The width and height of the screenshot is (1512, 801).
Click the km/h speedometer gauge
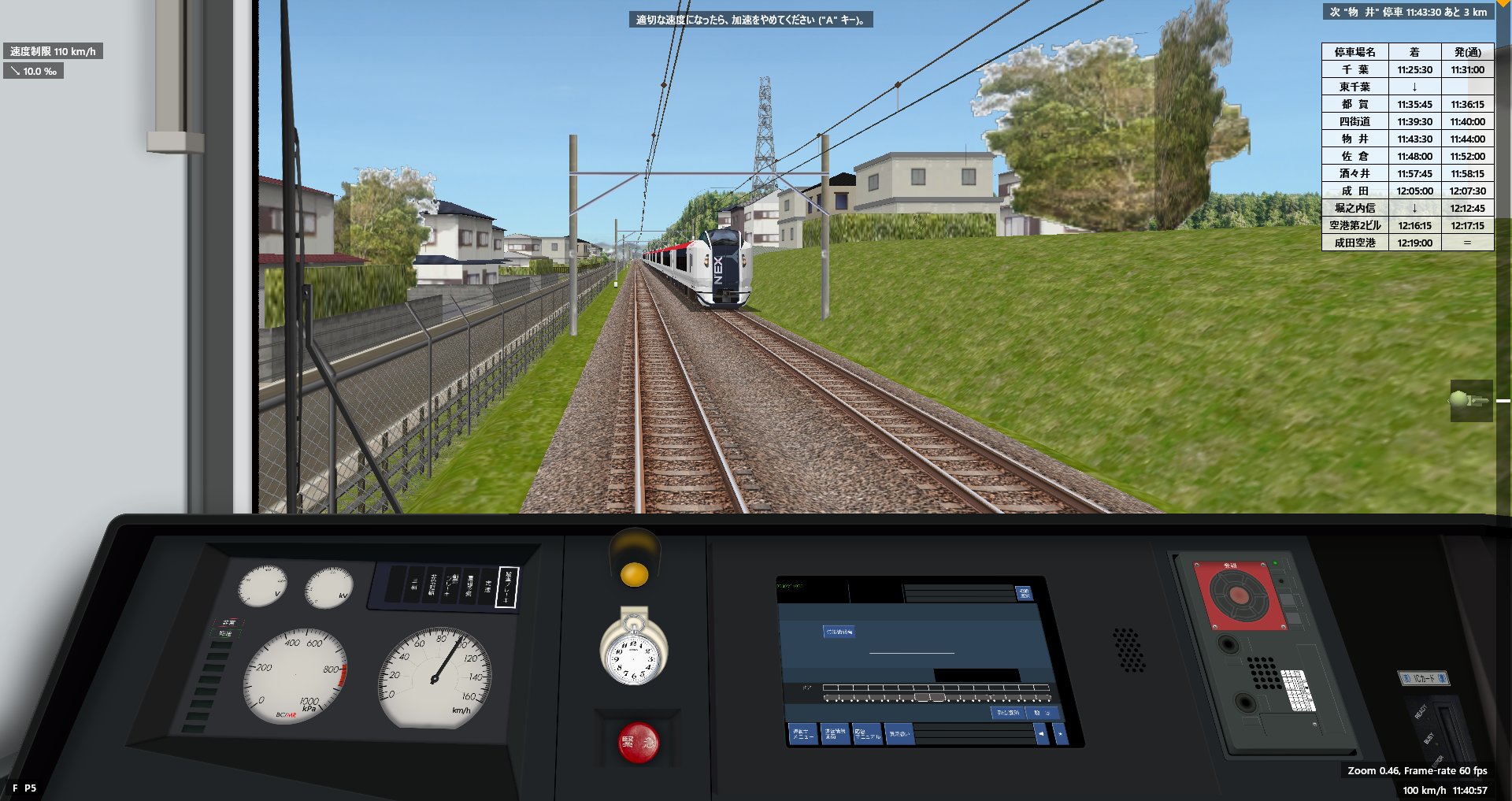(x=433, y=677)
